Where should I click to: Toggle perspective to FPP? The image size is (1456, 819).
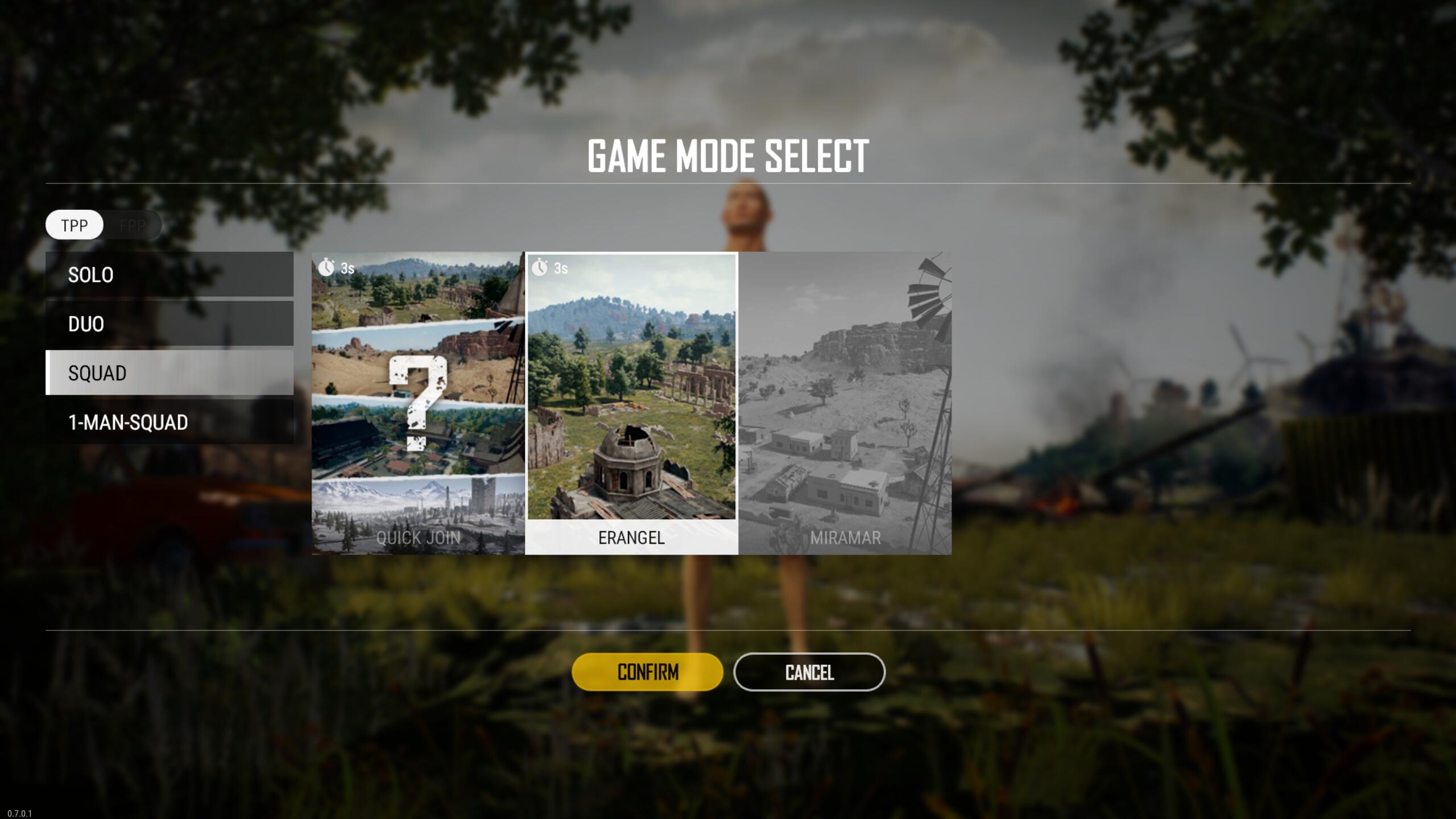point(133,225)
